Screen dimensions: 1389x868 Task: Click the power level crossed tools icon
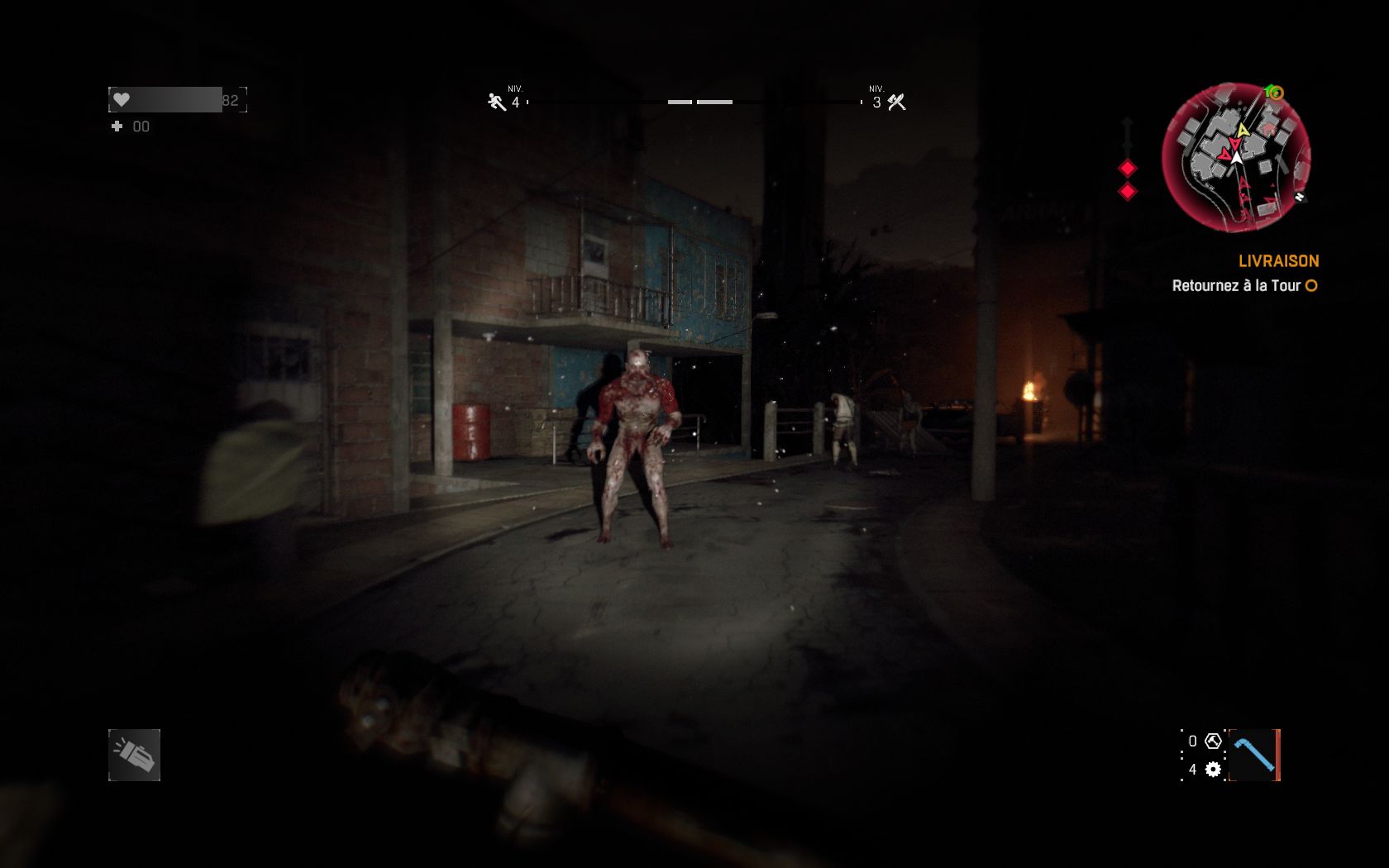(896, 103)
